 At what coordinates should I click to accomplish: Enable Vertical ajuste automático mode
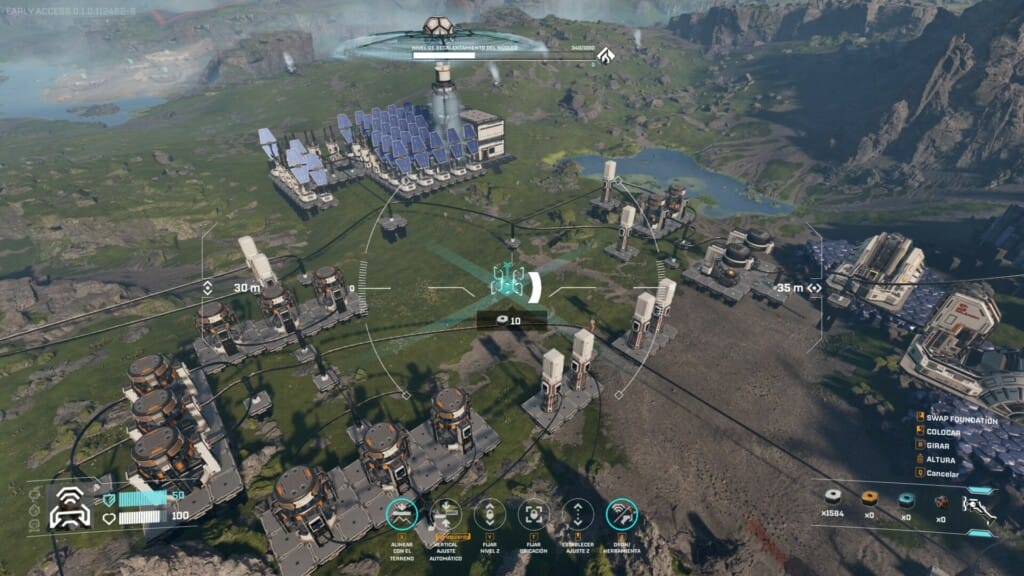(446, 514)
